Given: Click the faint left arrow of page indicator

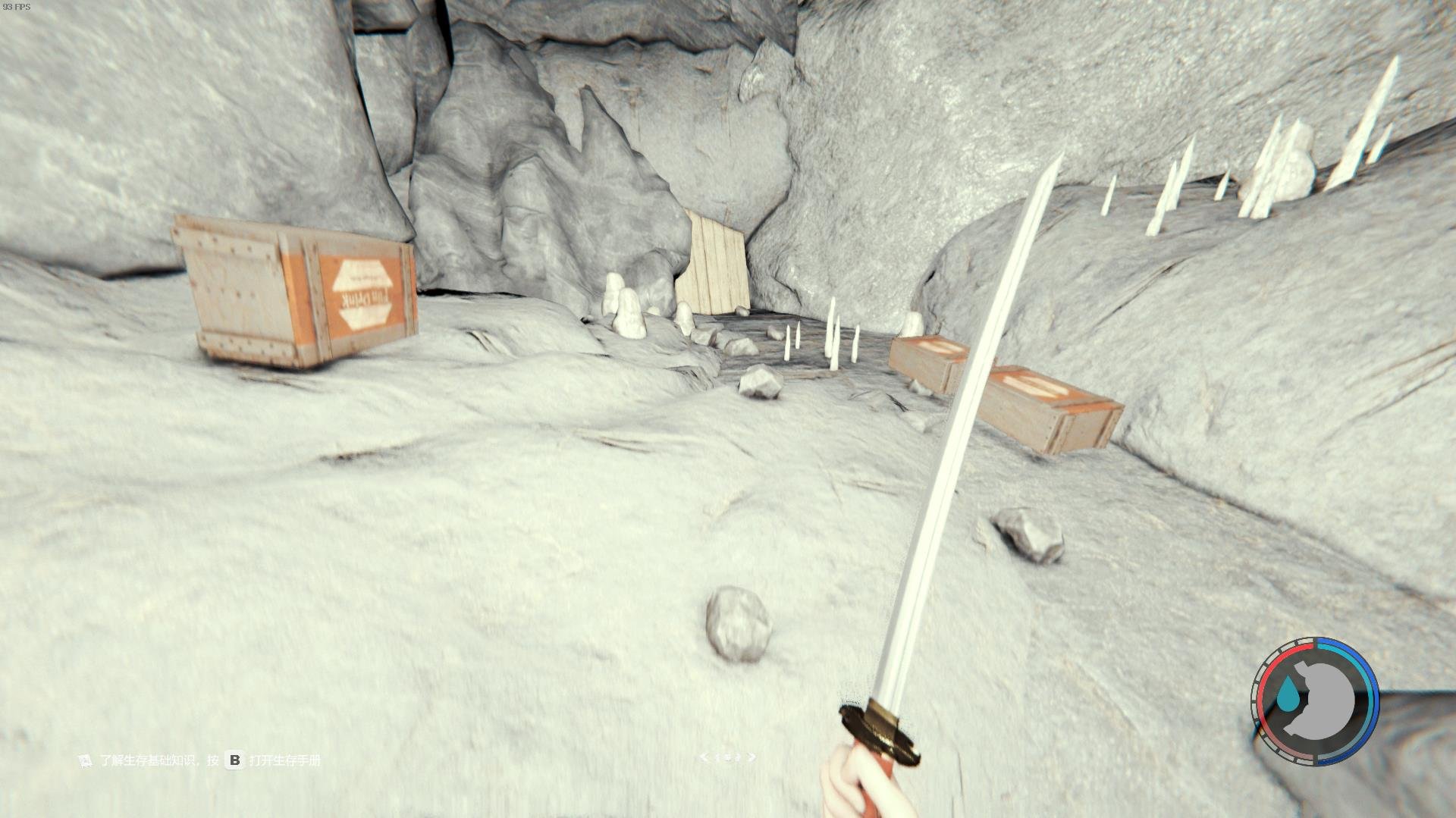Looking at the screenshot, I should pos(704,757).
